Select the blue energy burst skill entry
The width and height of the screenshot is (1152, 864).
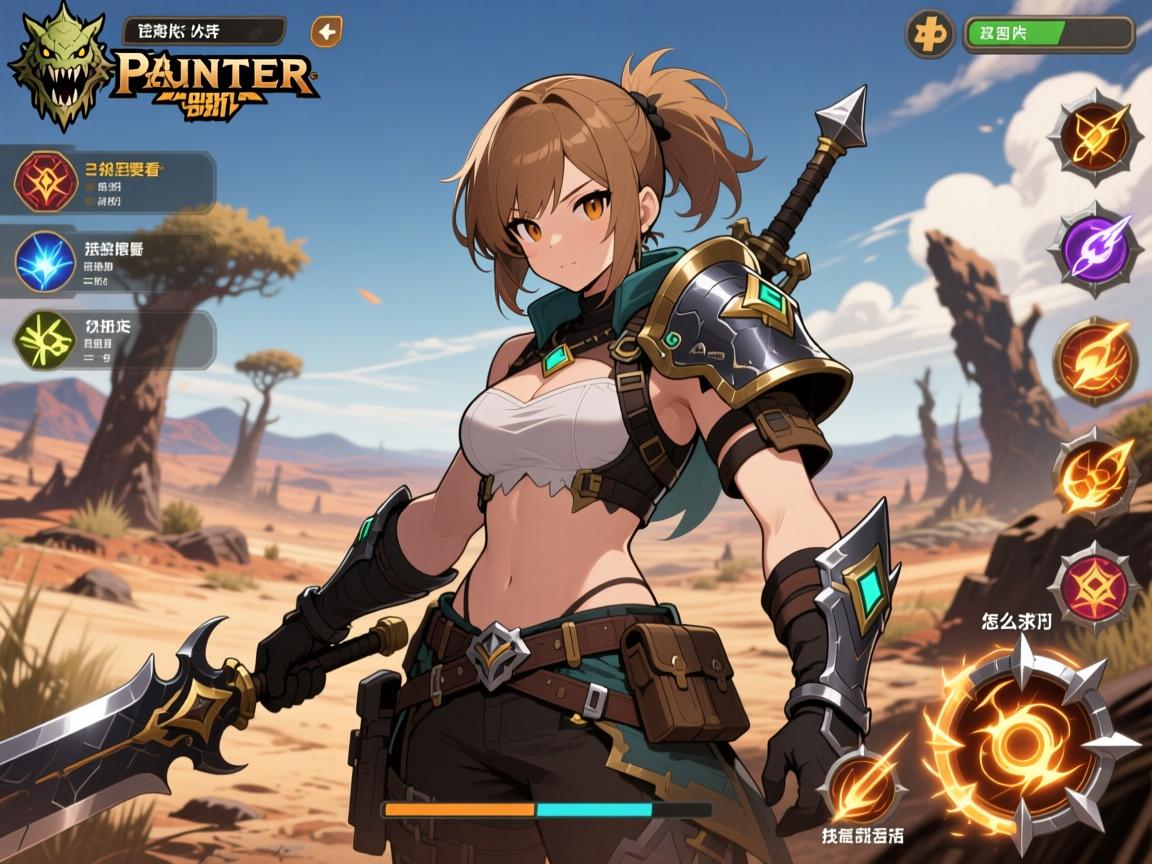(x=45, y=260)
